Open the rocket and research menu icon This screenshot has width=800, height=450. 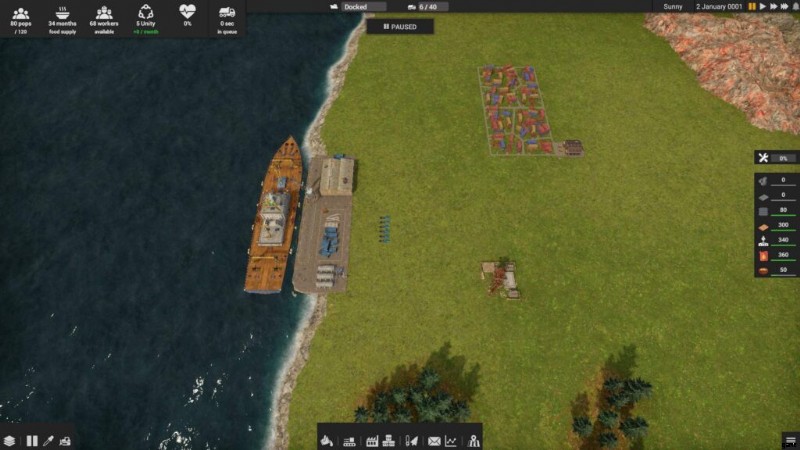tap(411, 440)
